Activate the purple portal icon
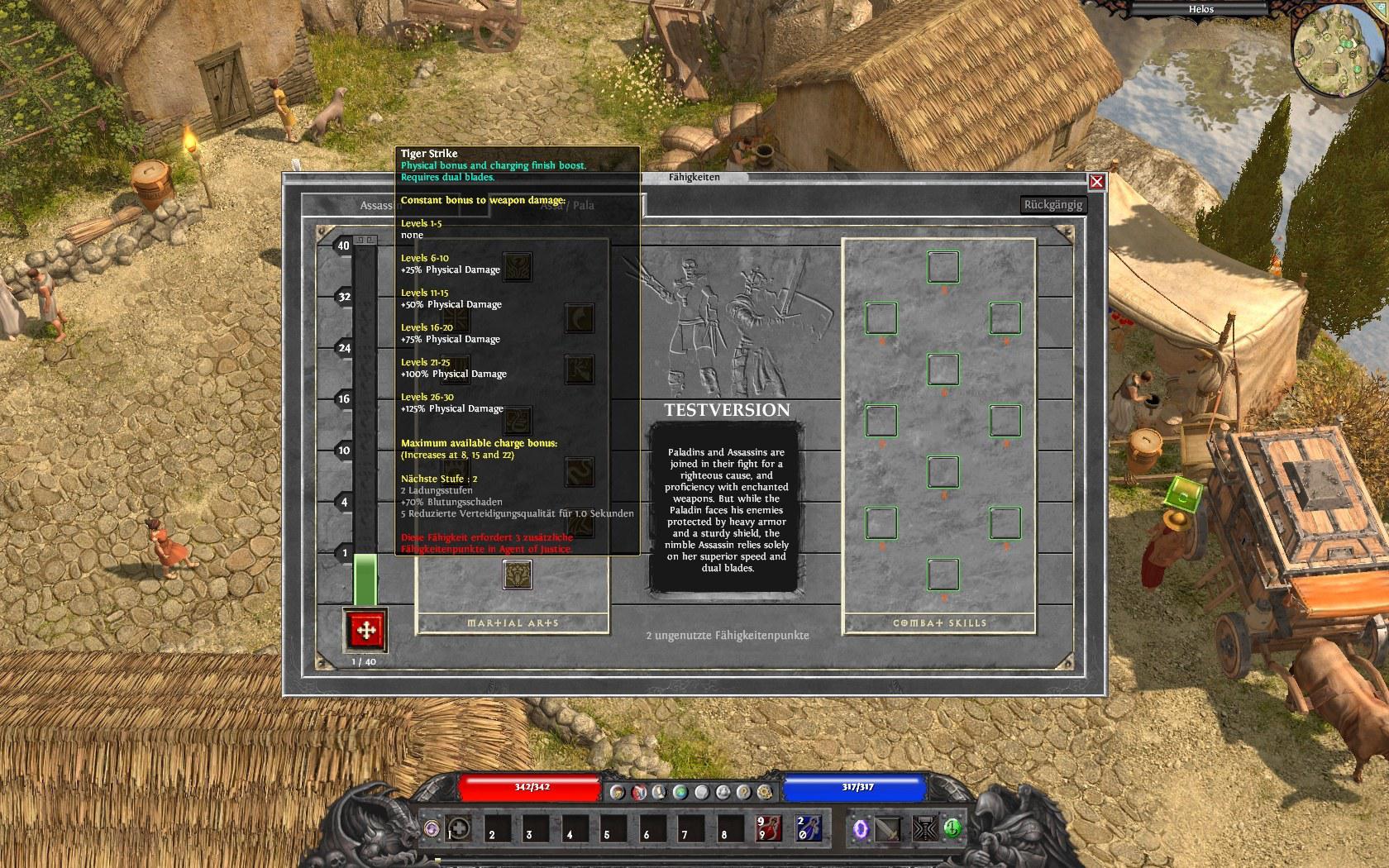This screenshot has height=868, width=1389. tap(861, 829)
